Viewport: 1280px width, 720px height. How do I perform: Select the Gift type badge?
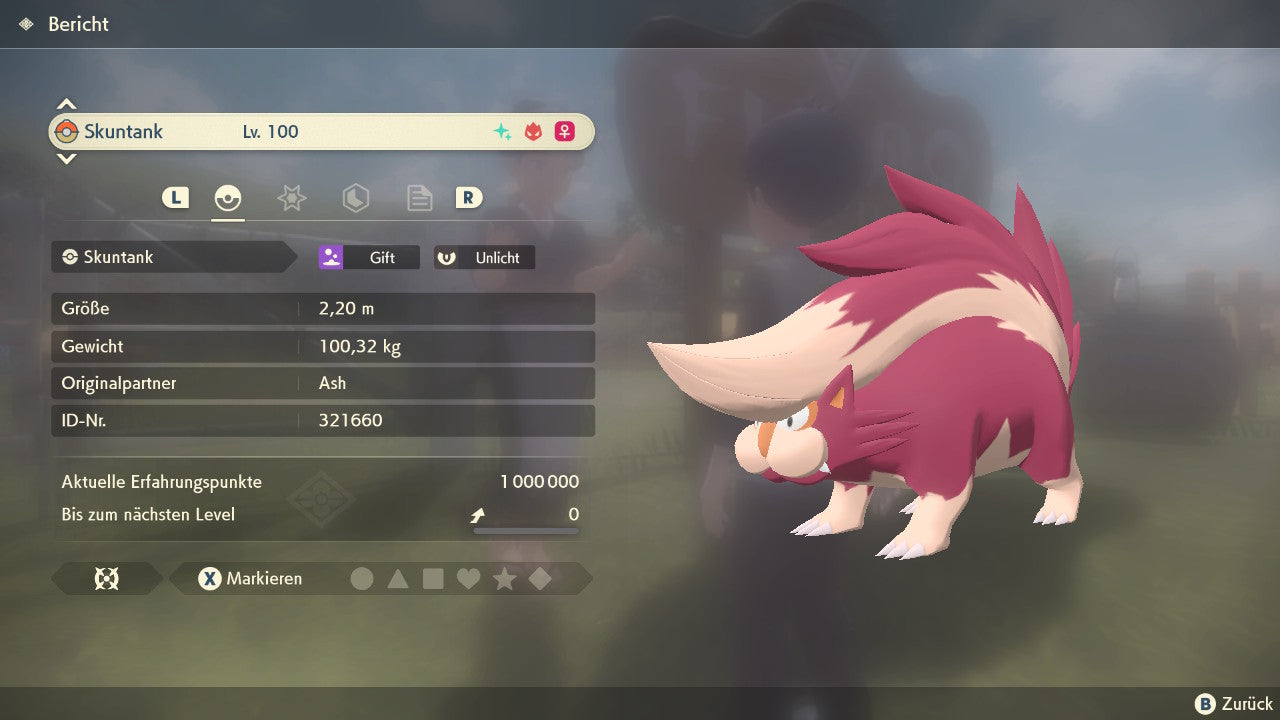click(369, 257)
